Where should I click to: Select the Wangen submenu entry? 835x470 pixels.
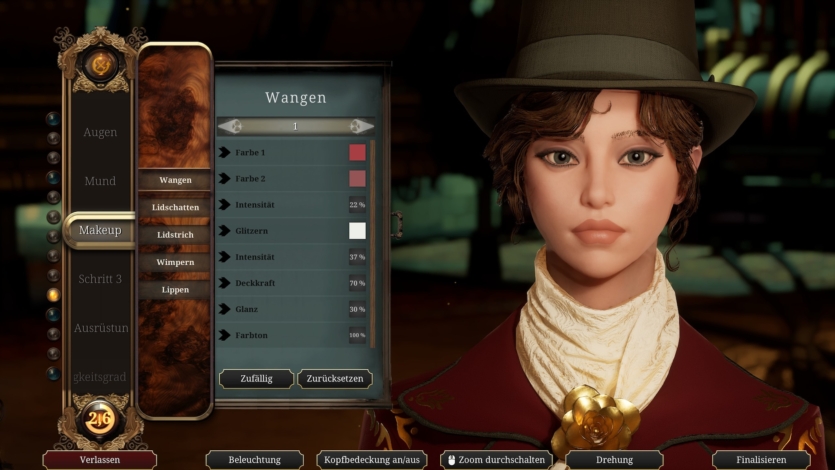175,180
